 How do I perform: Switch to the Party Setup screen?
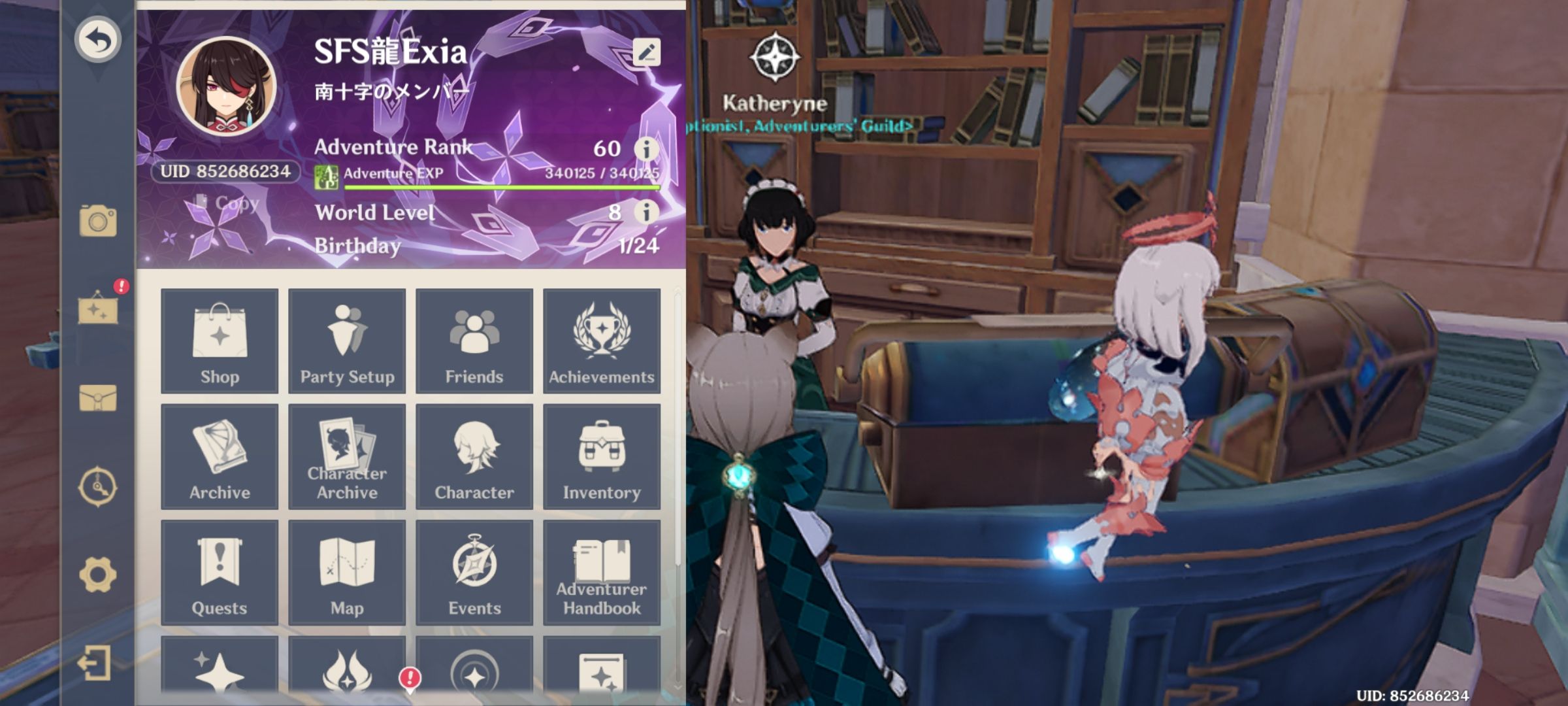(347, 341)
